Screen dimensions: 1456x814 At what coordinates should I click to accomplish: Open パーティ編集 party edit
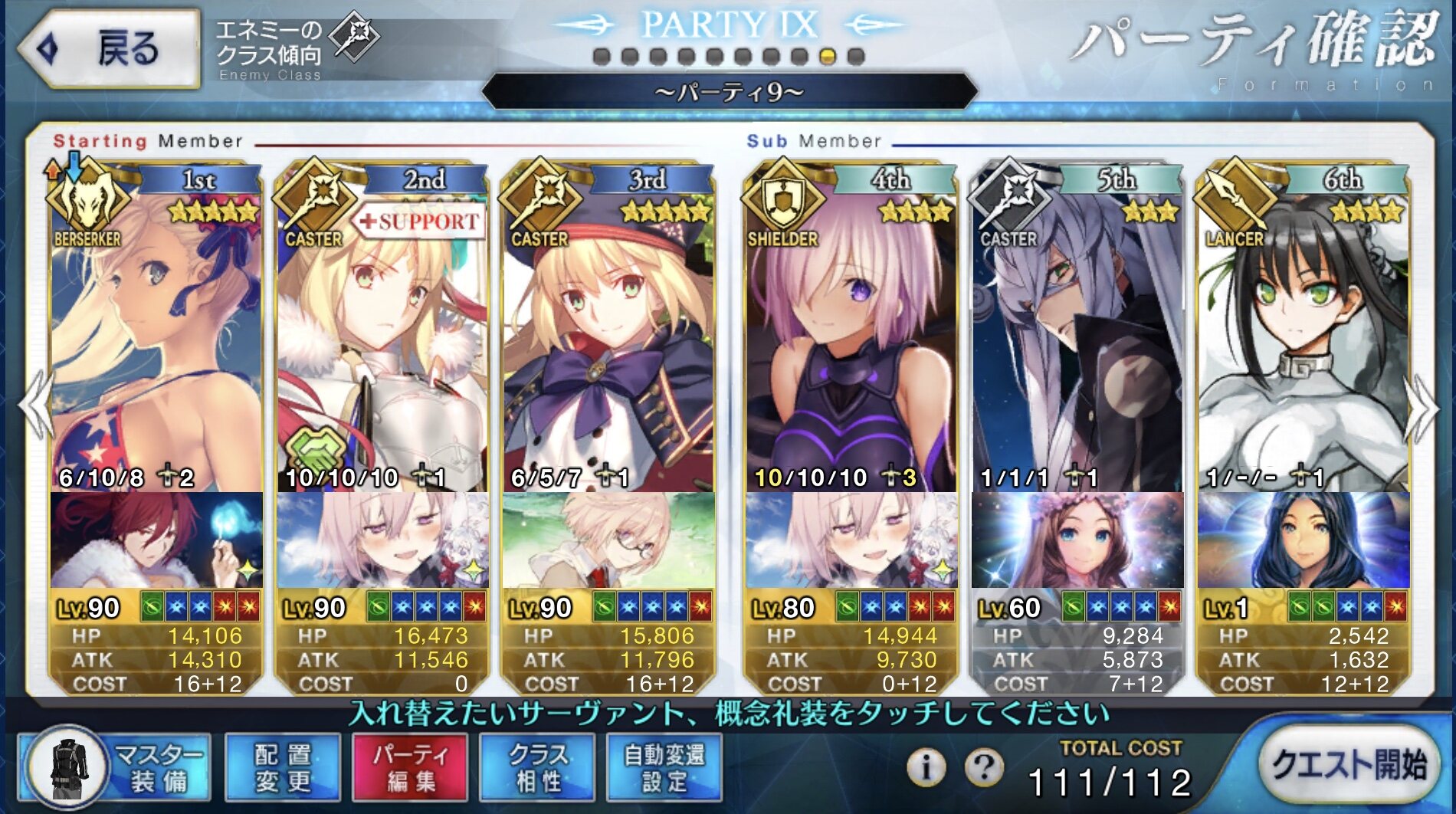coord(409,767)
